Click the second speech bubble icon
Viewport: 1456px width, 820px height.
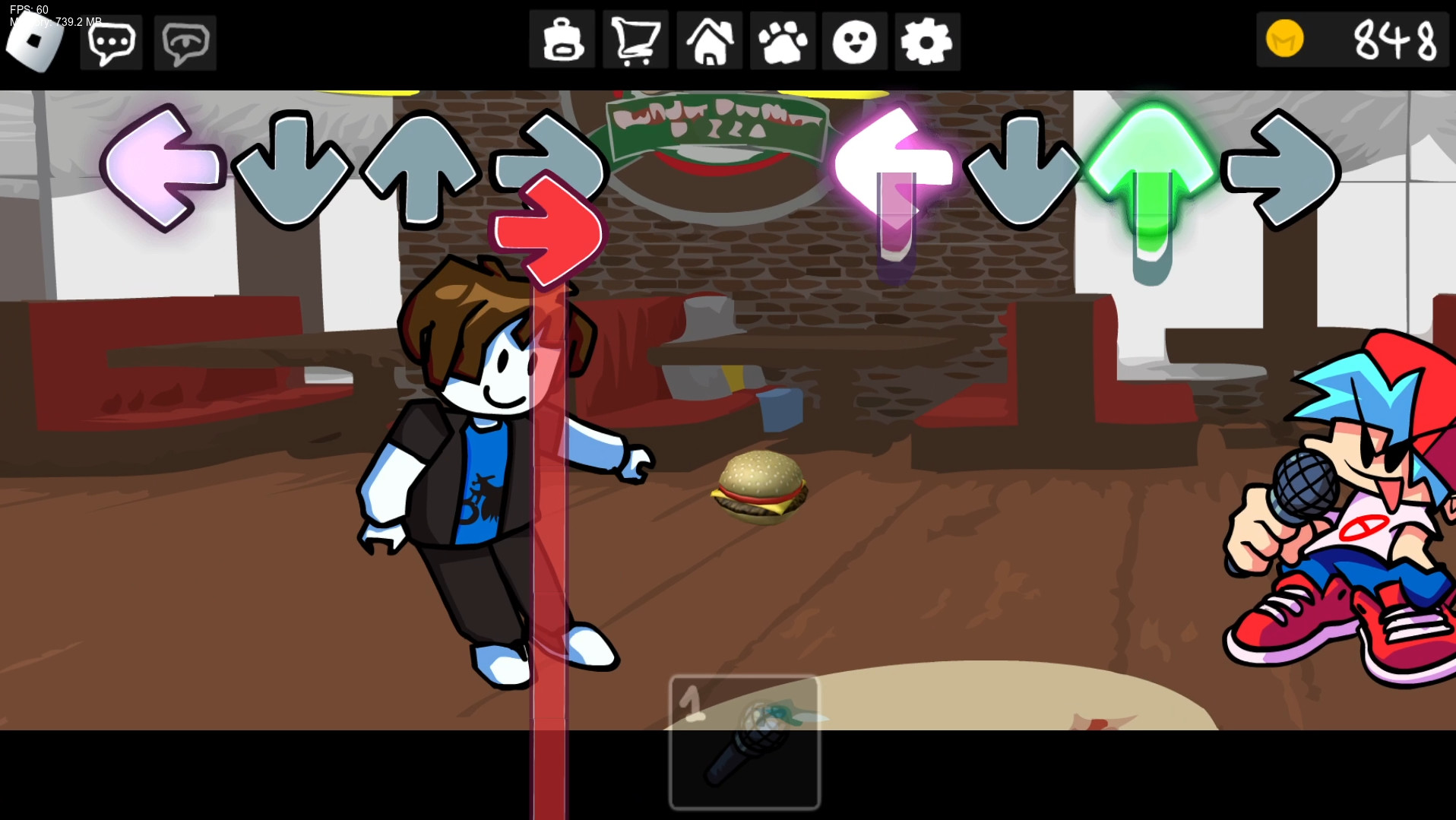pyautogui.click(x=185, y=42)
